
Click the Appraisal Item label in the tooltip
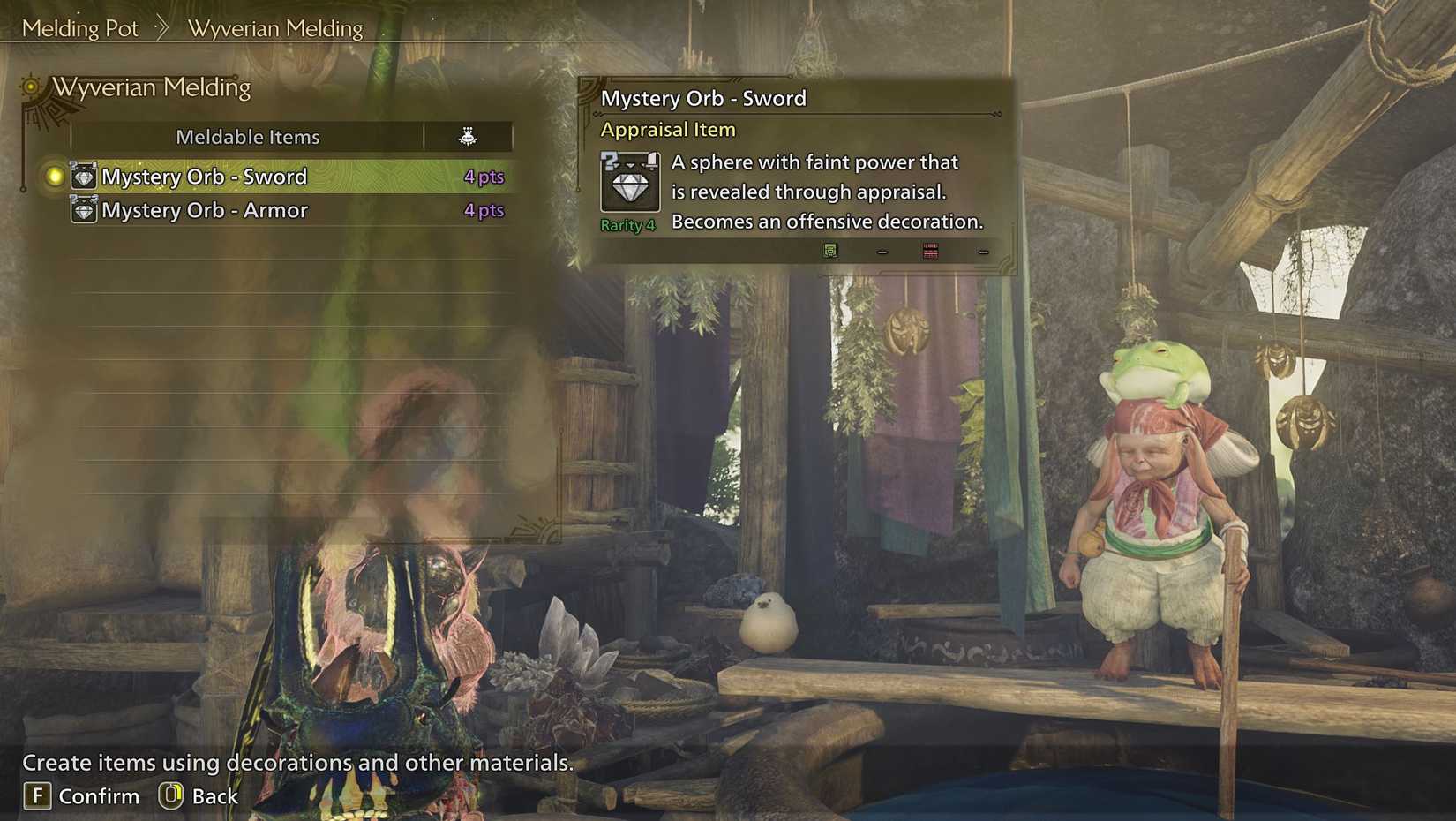(669, 129)
